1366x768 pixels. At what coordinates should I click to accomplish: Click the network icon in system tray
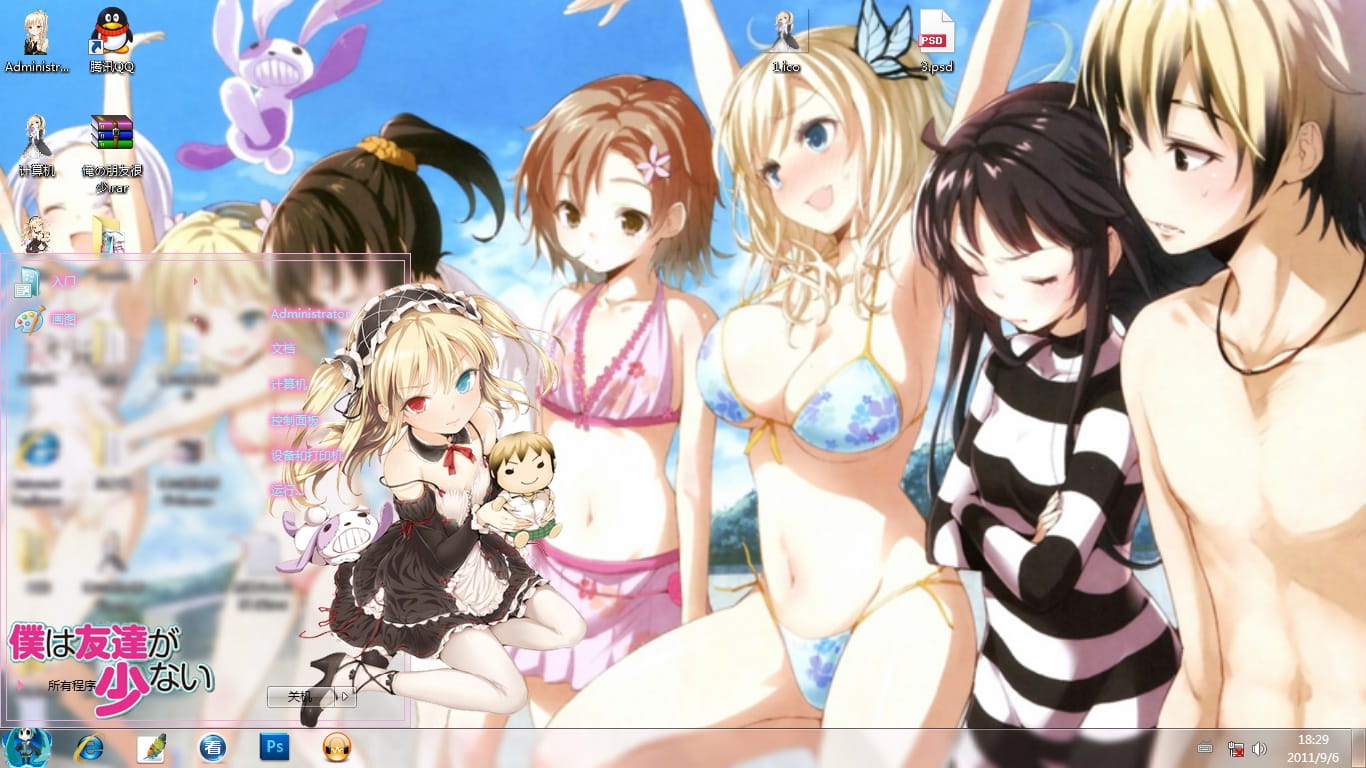(x=1236, y=747)
